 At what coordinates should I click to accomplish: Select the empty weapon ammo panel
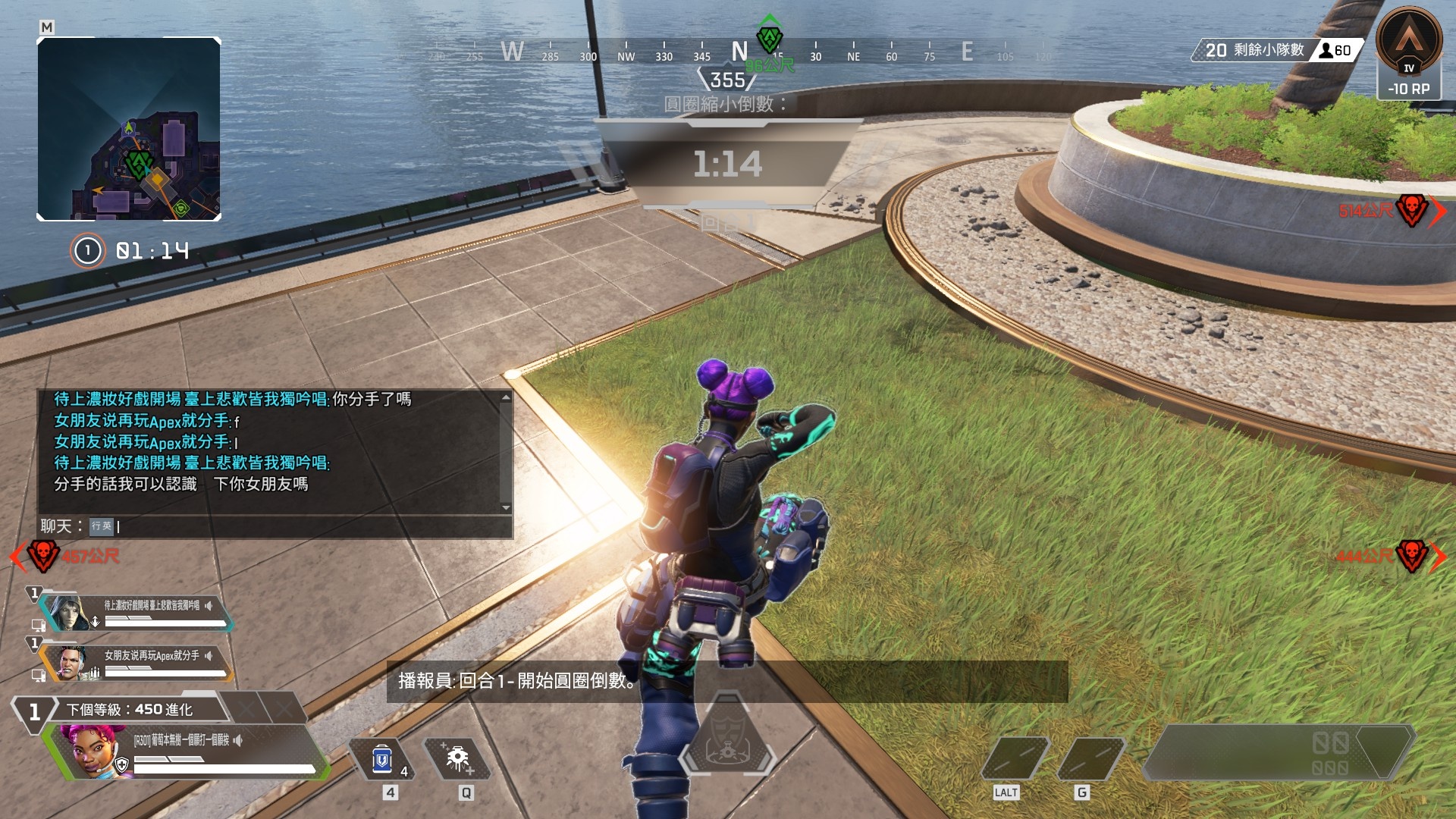(x=1278, y=752)
